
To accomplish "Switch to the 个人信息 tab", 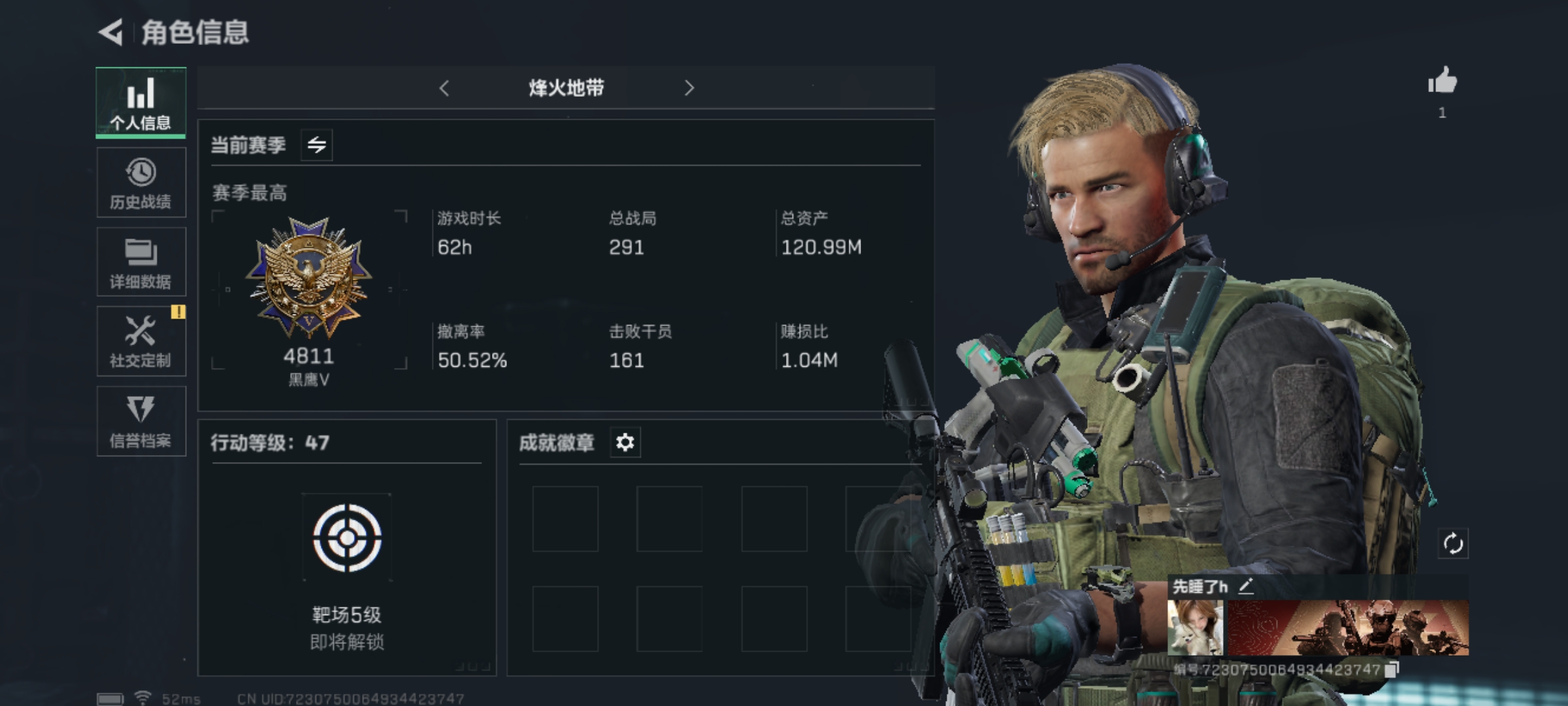I will point(141,103).
